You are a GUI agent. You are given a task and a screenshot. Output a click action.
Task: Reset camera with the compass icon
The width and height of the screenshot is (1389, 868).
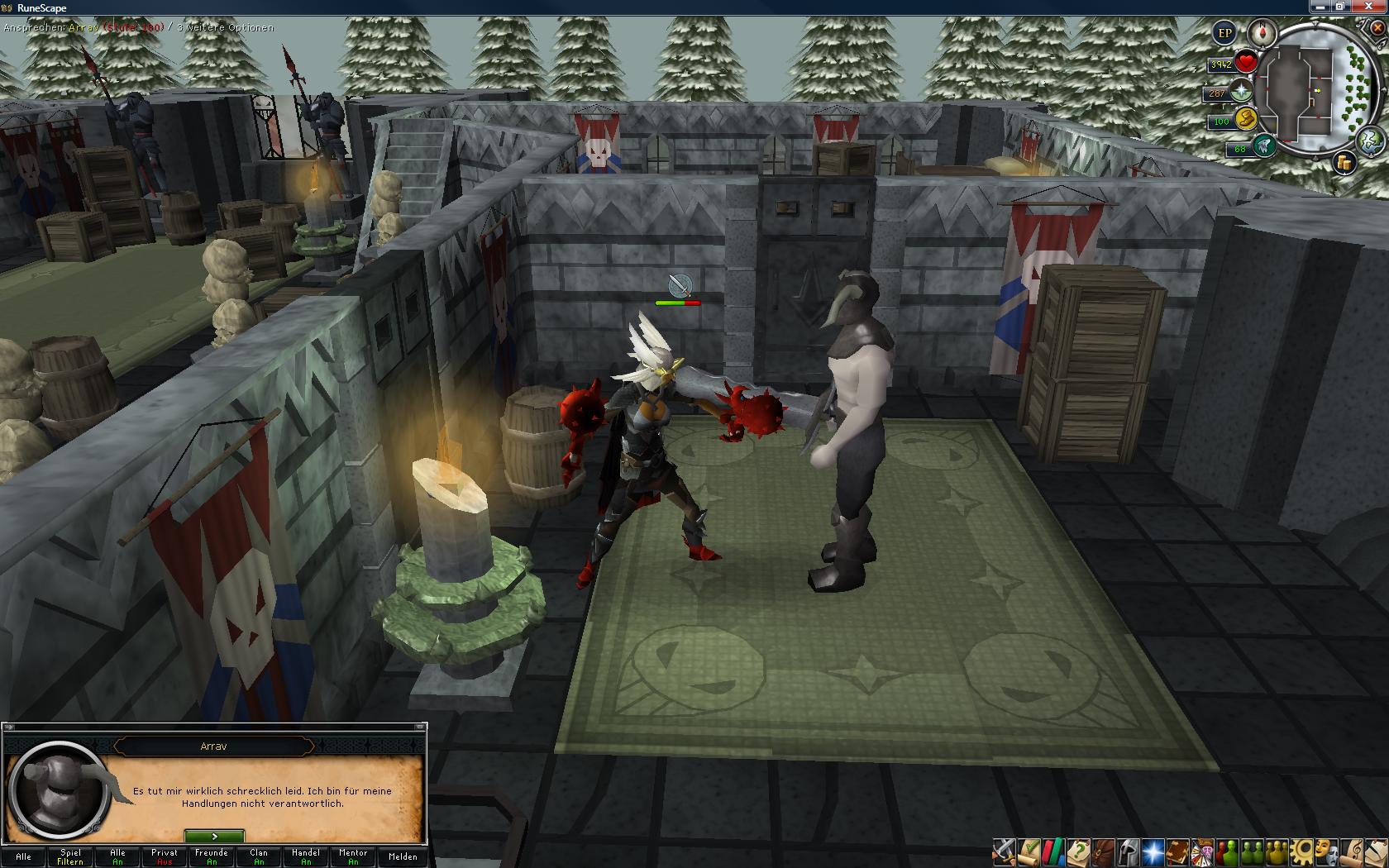point(1263,33)
